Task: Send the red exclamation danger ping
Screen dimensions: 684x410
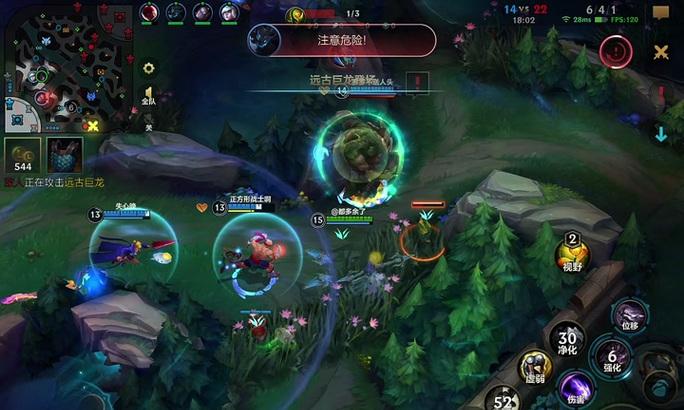Action: [615, 50]
